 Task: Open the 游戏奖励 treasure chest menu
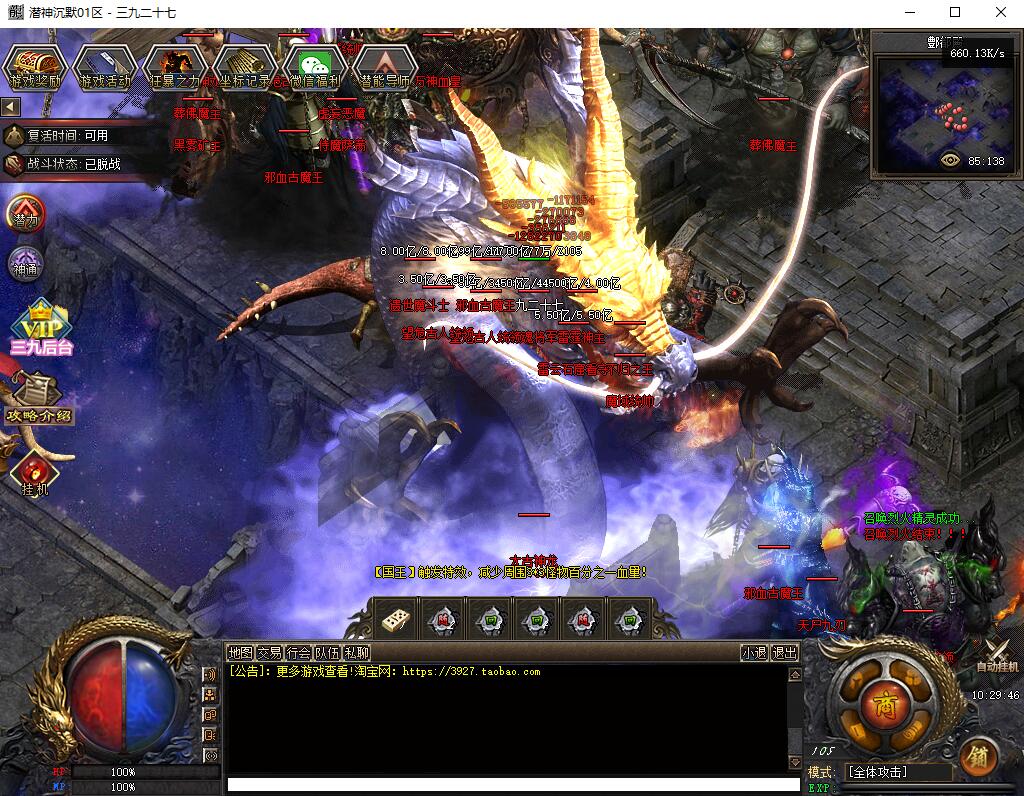[x=36, y=67]
